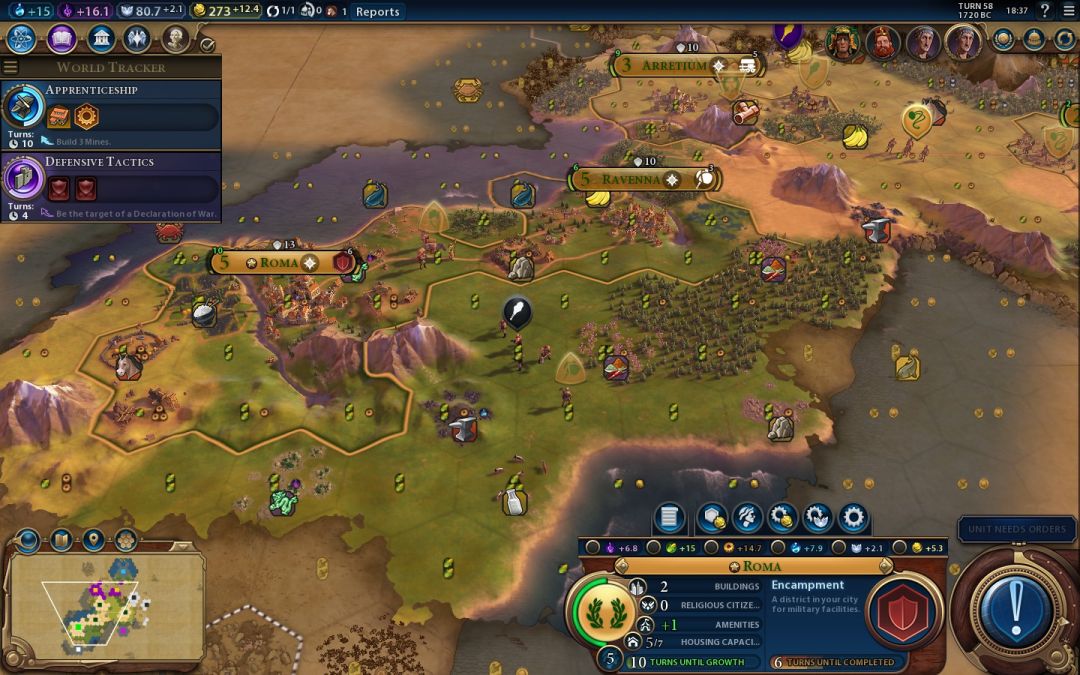Viewport: 1080px width, 675px height.
Task: Open the technology tree atom button
Action: 22,39
